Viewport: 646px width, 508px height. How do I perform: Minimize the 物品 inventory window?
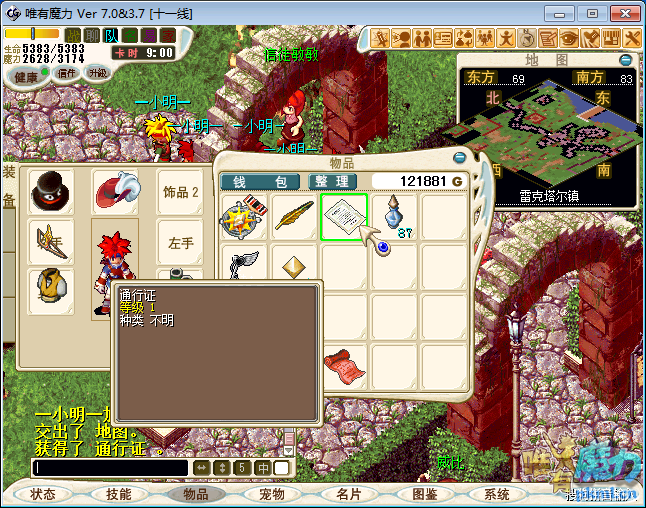[x=459, y=157]
